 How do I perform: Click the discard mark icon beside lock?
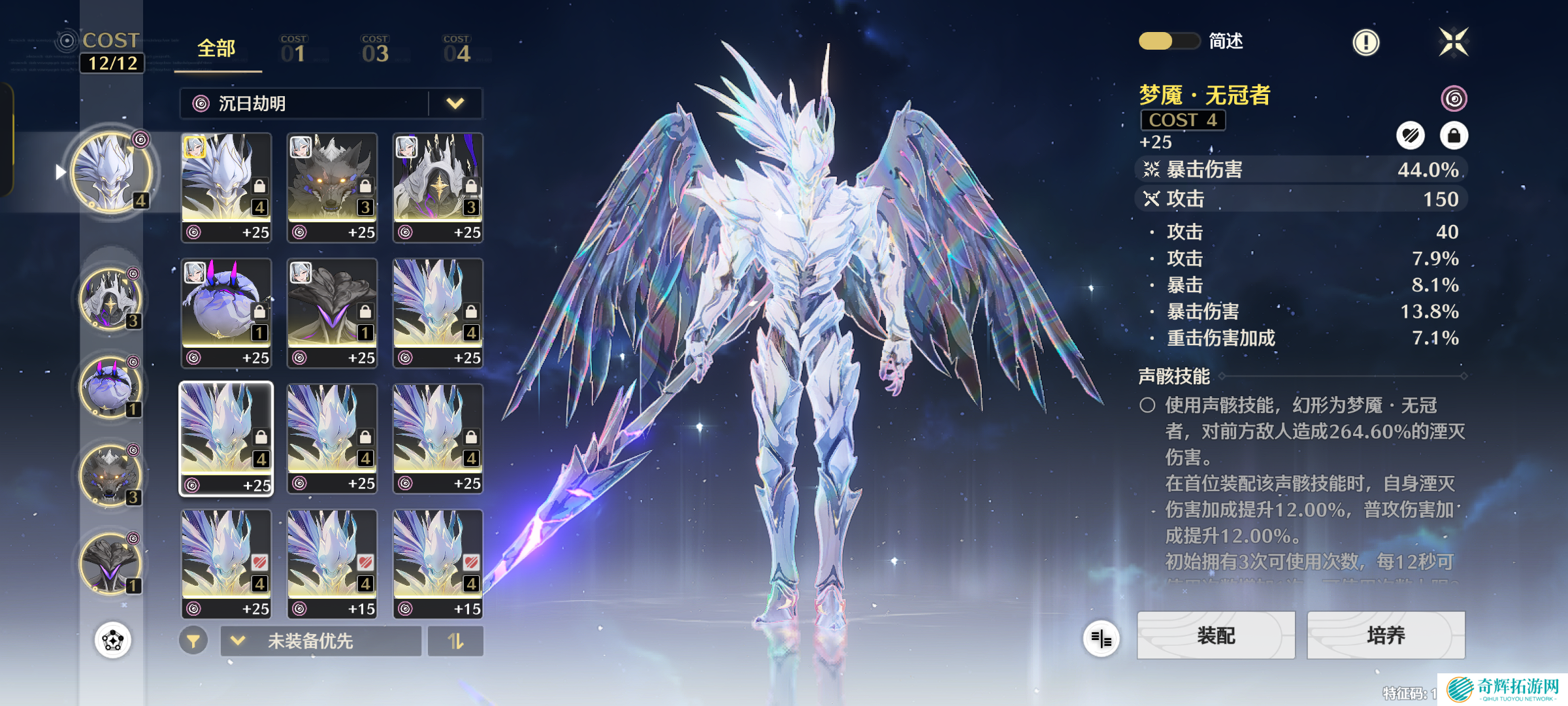[1411, 136]
